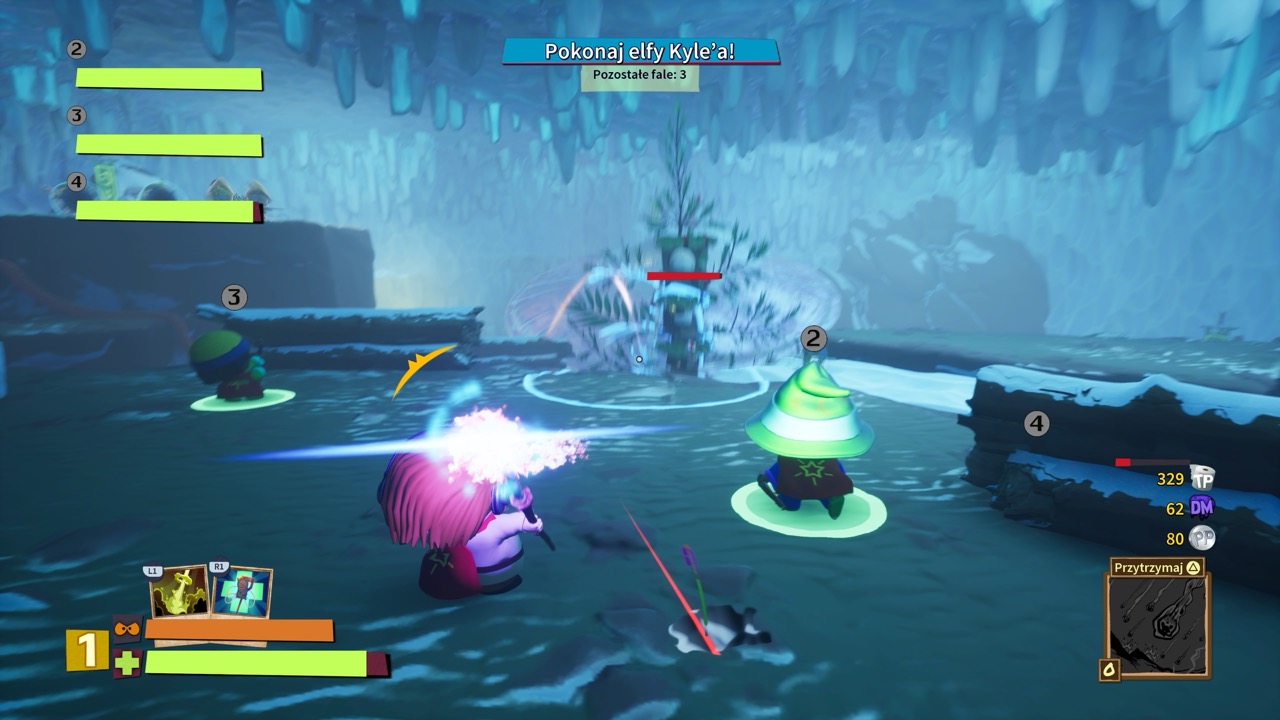Choose player 4 in the party list
The height and width of the screenshot is (720, 1280).
(x=168, y=211)
